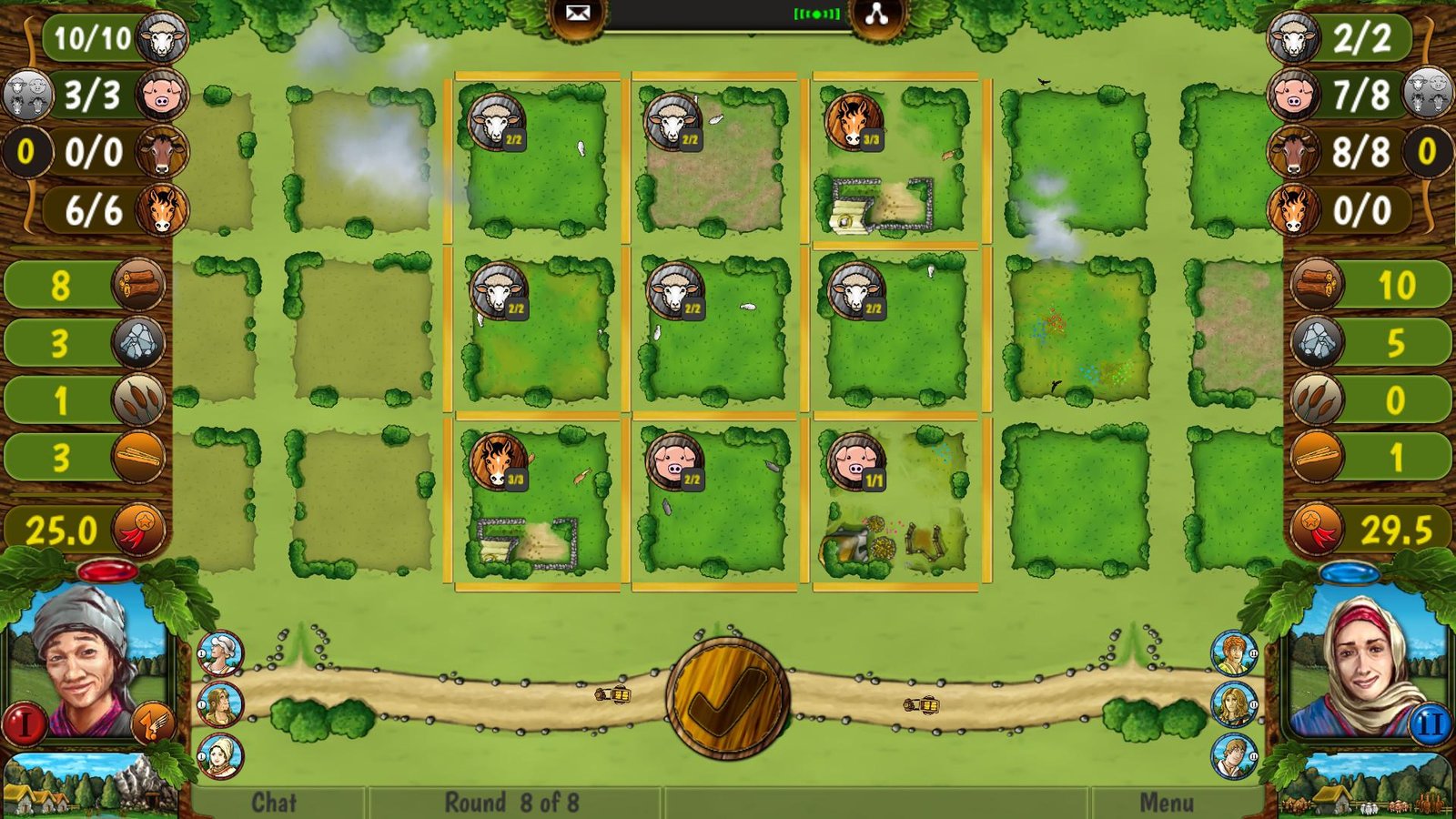The image size is (1456, 819).
Task: Switch to the Chat panel
Action: [x=275, y=802]
